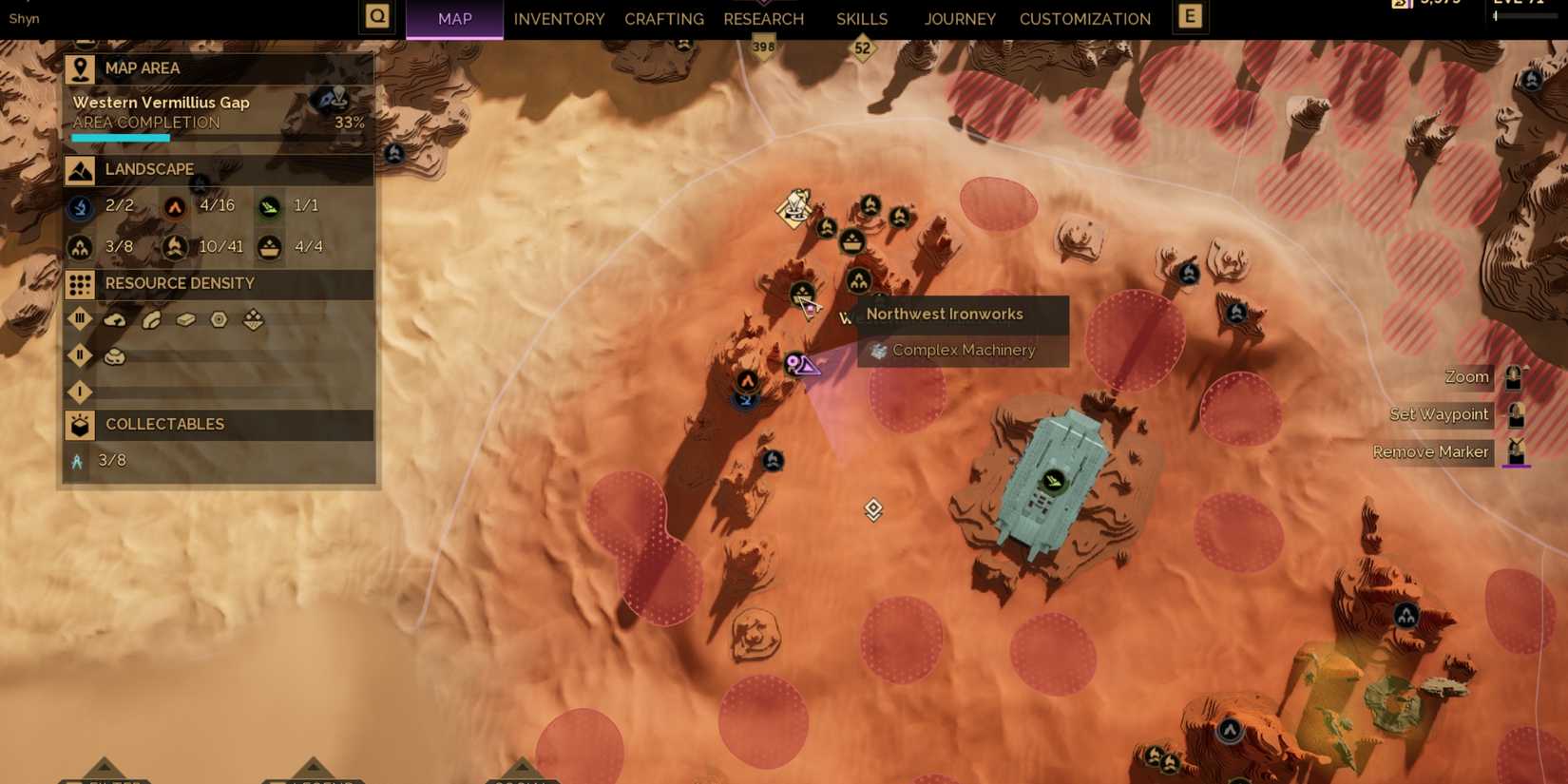Image resolution: width=1568 pixels, height=784 pixels.
Task: Click the 4/4 basin landscape icon
Action: click(x=270, y=246)
